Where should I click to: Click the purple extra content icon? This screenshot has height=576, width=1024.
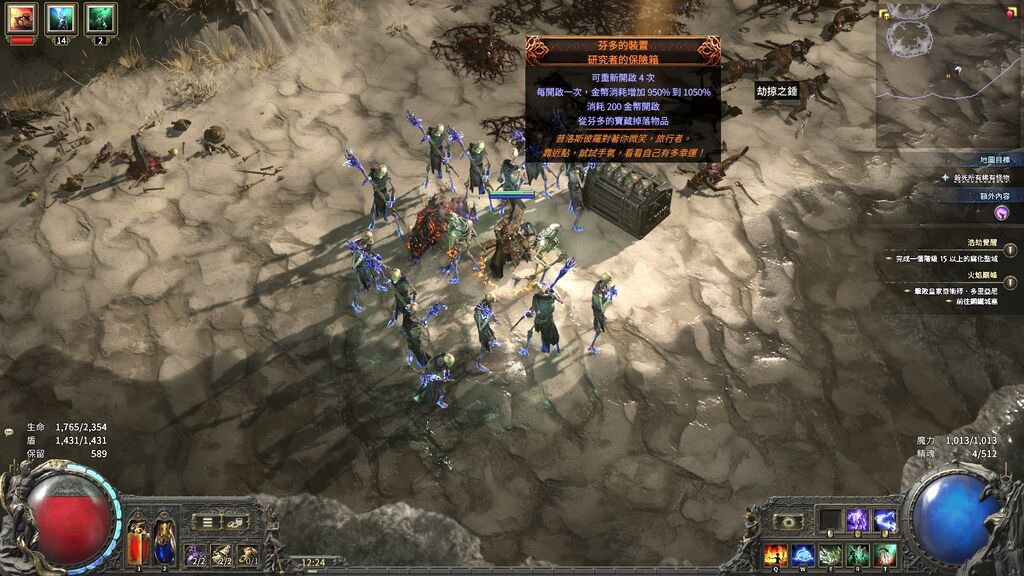pos(1002,213)
